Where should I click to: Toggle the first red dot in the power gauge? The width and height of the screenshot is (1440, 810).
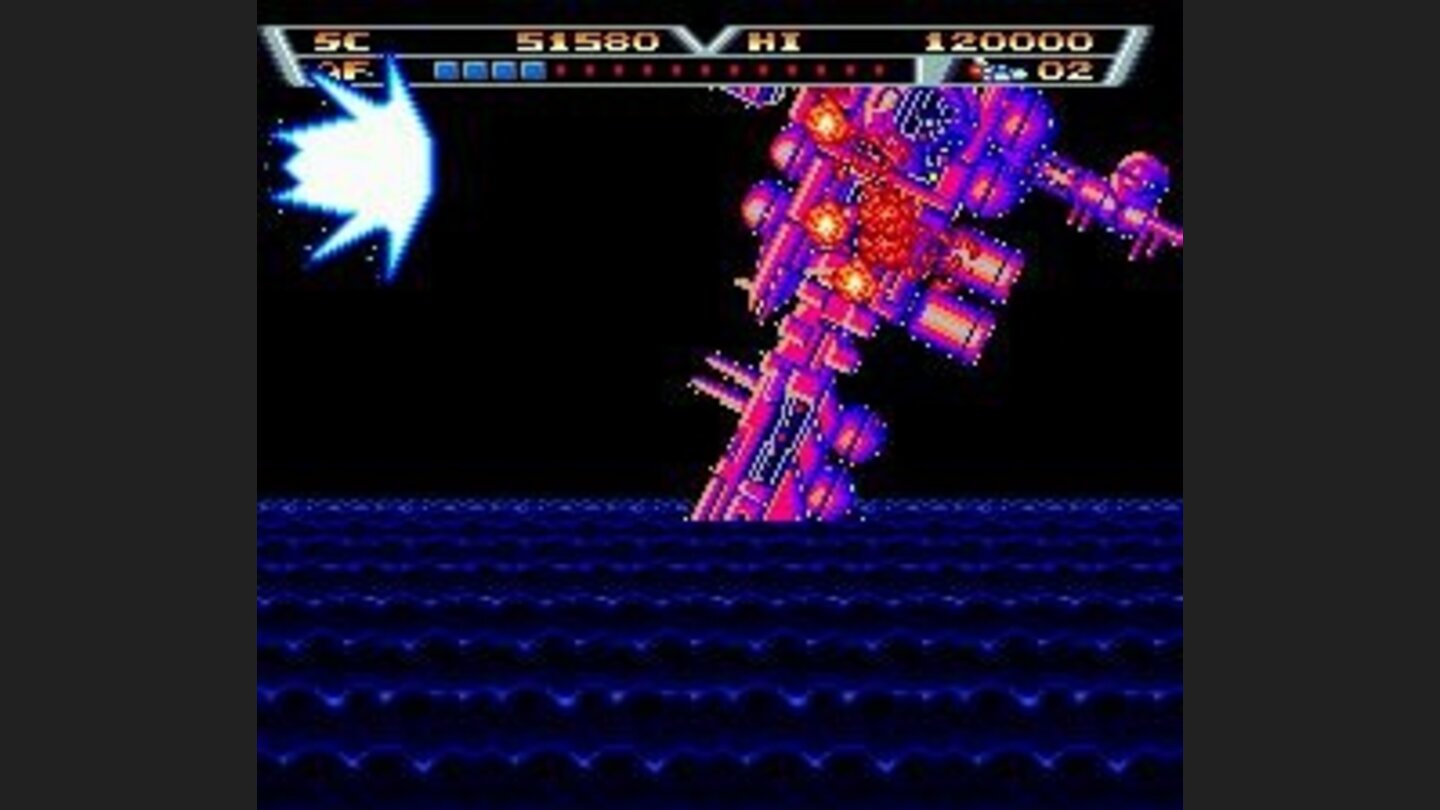[560, 71]
